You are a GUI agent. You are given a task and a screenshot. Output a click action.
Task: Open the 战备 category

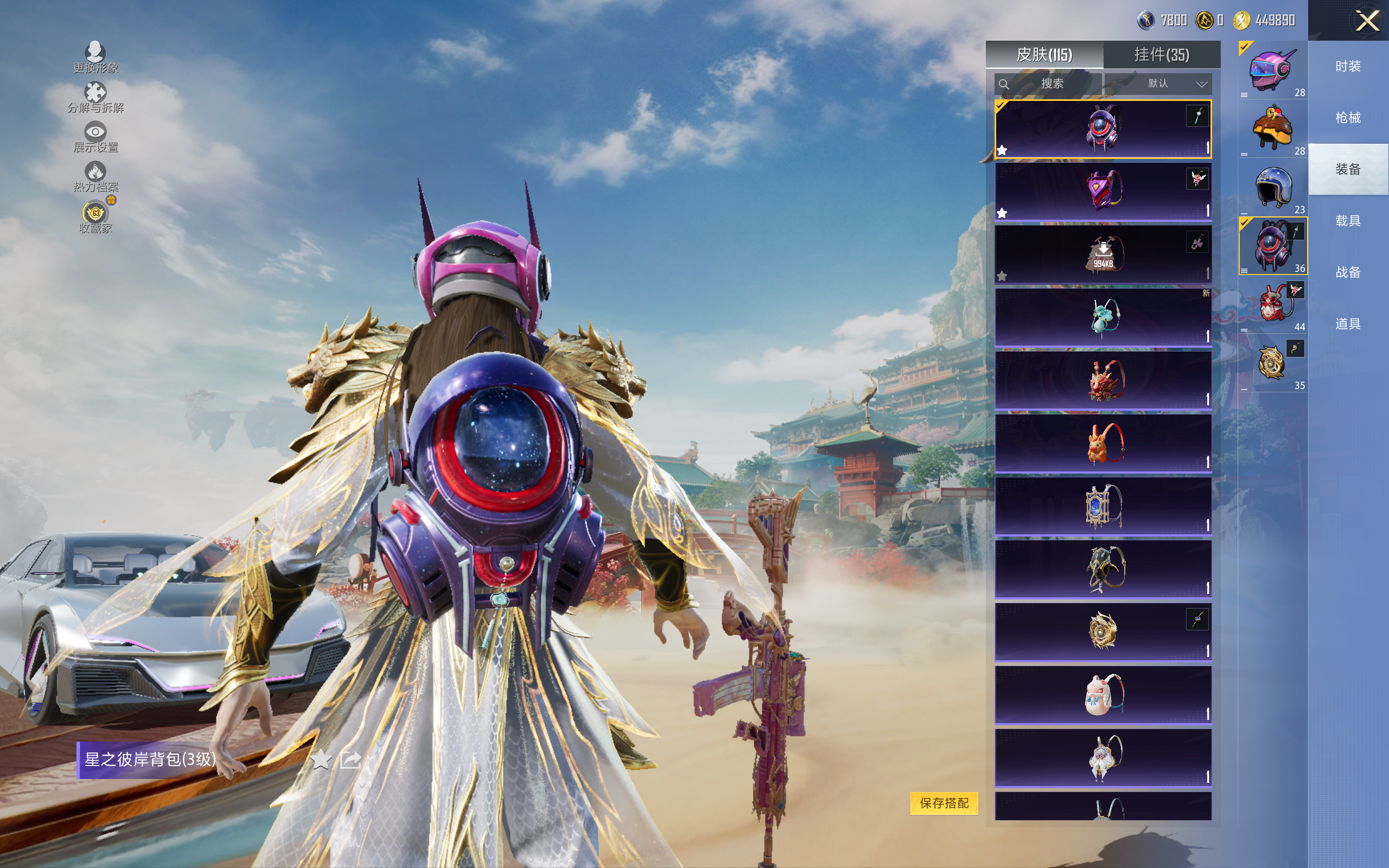[x=1347, y=272]
